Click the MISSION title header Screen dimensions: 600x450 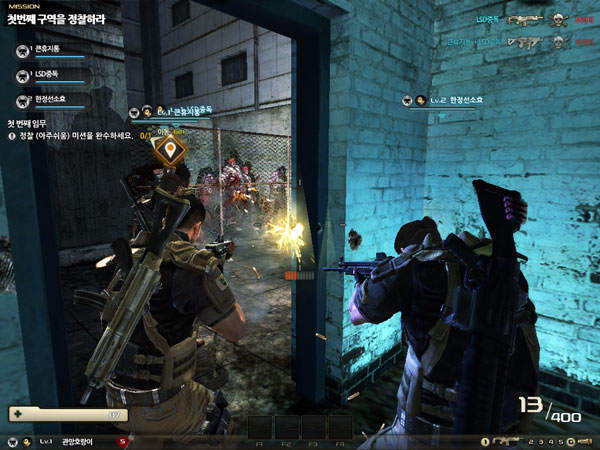(x=24, y=6)
